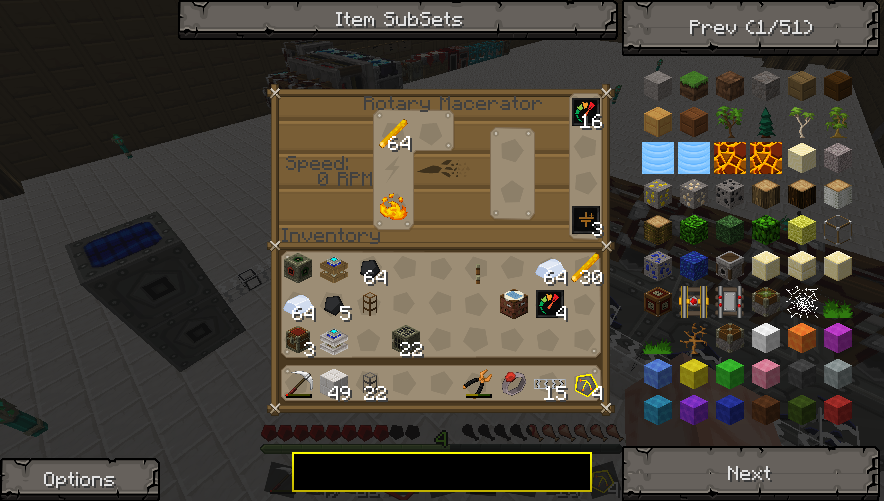Select the wrench tool in the hotbar
This screenshot has height=501, width=884.
[x=478, y=384]
